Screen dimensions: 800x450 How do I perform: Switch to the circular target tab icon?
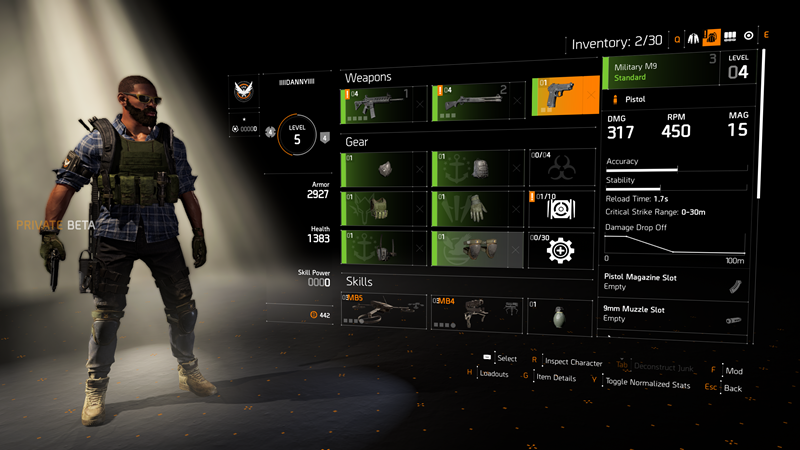(x=749, y=36)
